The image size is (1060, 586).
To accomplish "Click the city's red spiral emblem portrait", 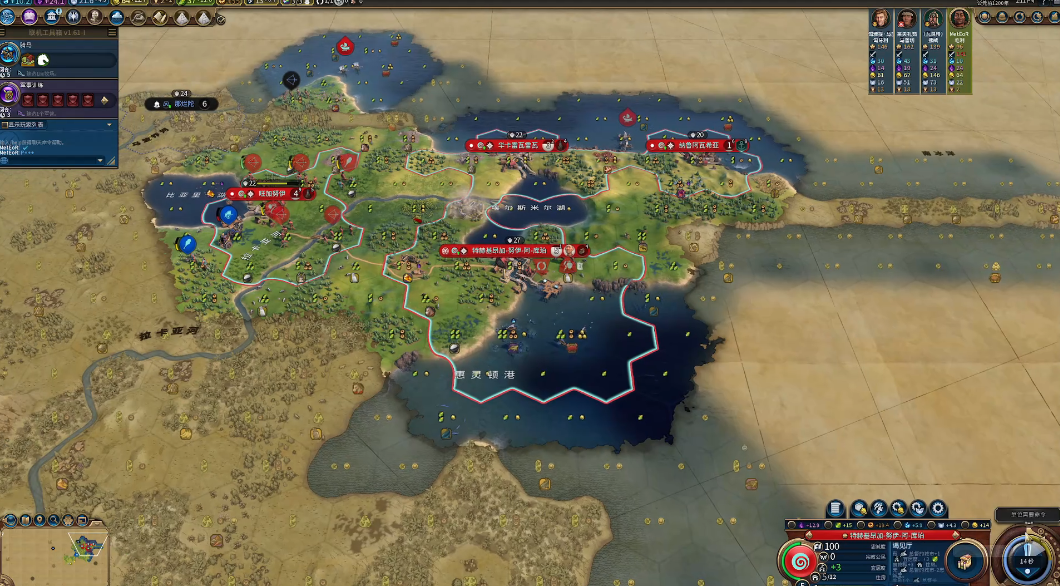I will click(x=799, y=562).
